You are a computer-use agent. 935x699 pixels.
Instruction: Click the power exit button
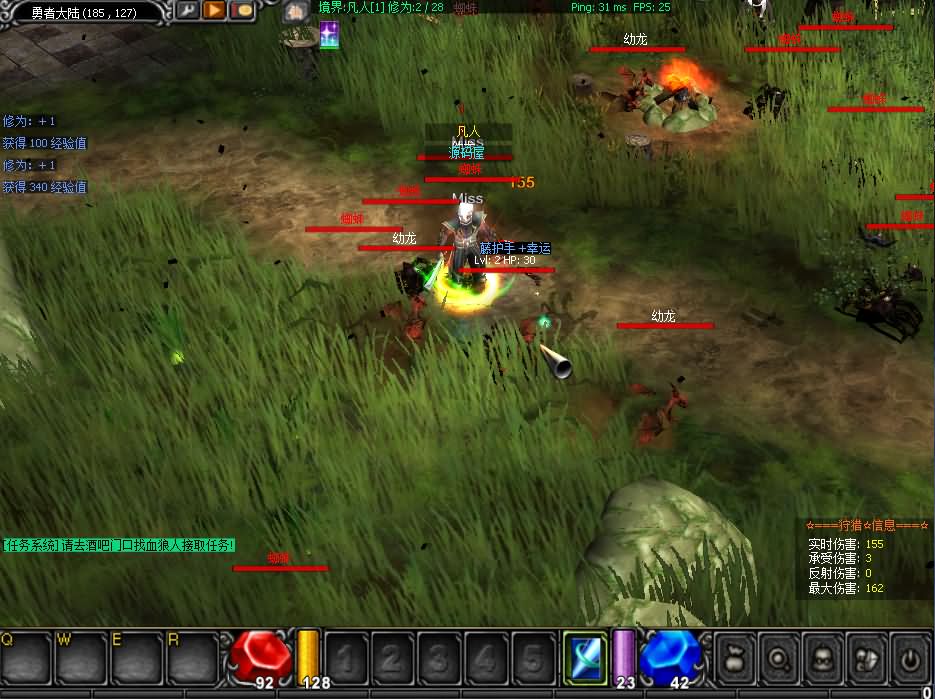pos(910,658)
